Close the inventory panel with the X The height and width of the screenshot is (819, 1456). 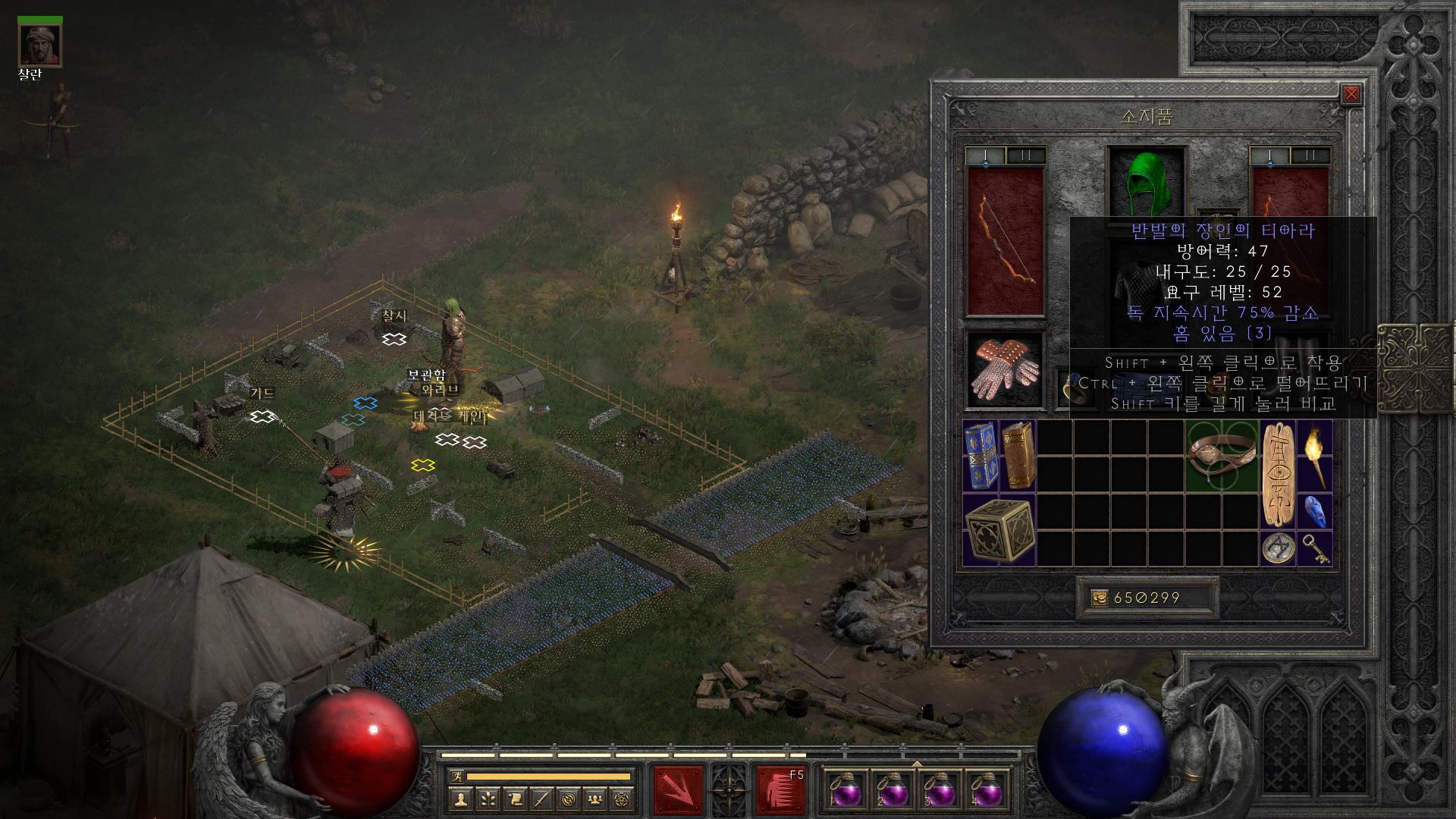[1351, 94]
